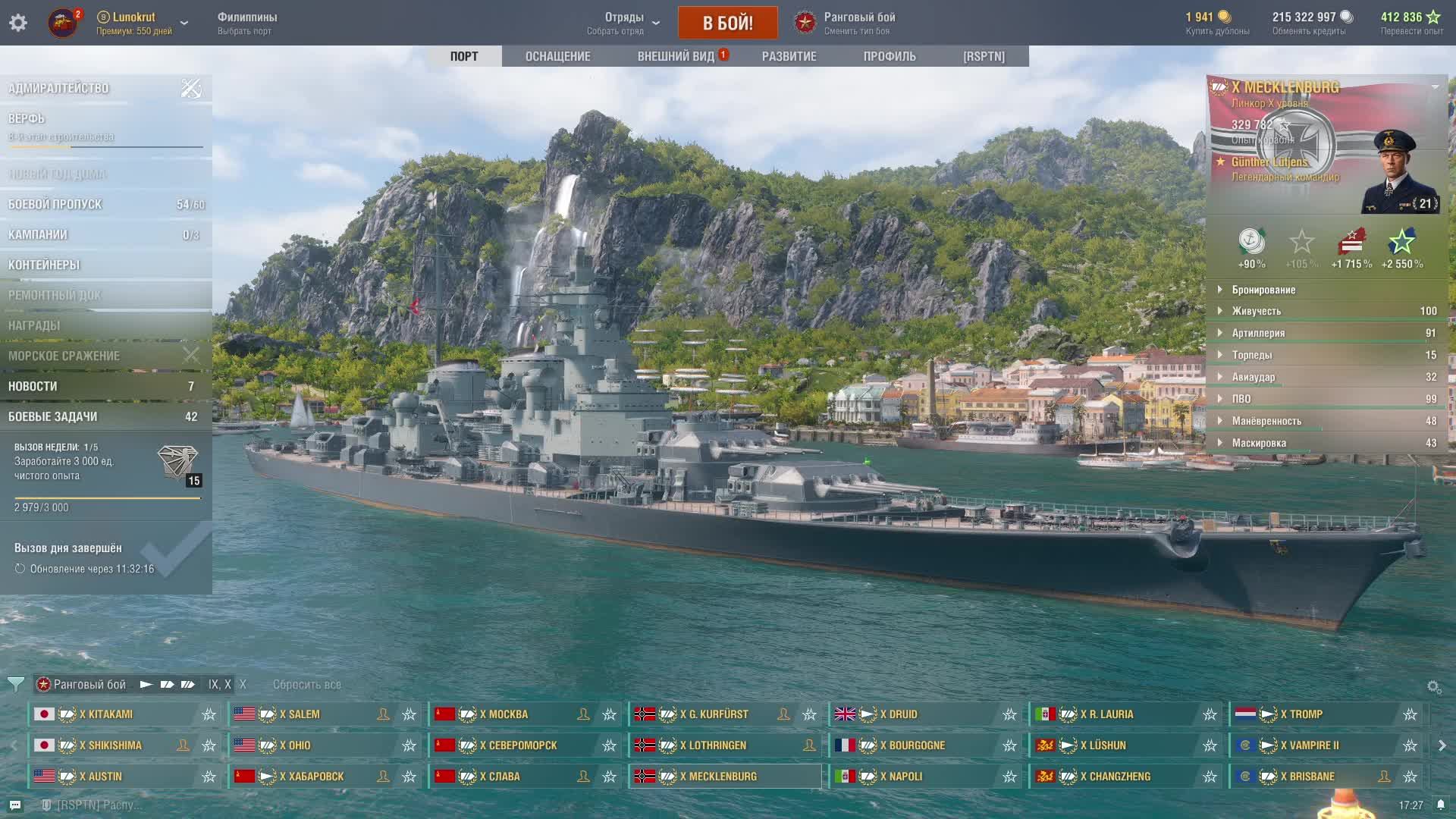Open the Контейнеры section
The height and width of the screenshot is (819, 1456).
(44, 265)
